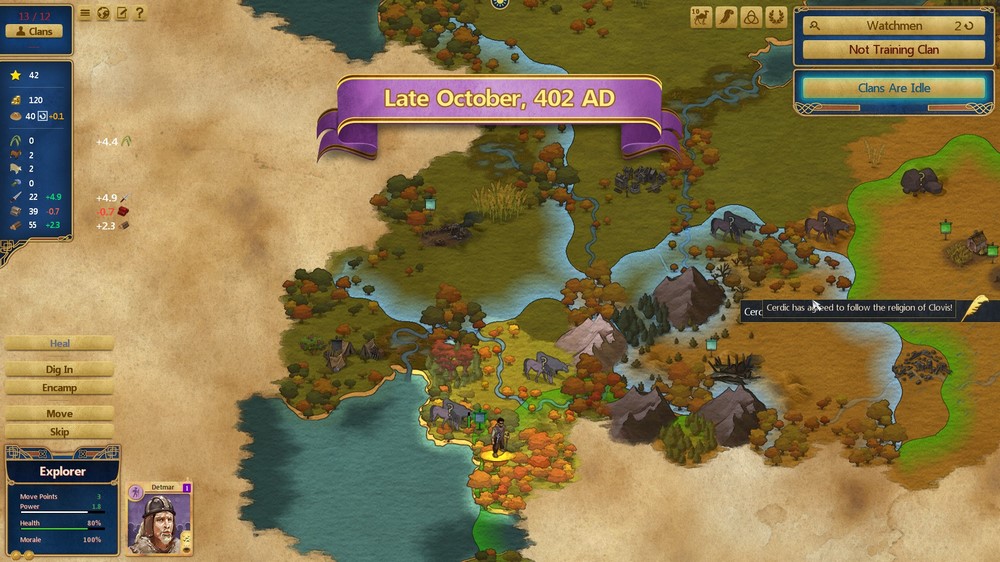Open the hamburger main menu
1000x562 pixels.
click(85, 14)
